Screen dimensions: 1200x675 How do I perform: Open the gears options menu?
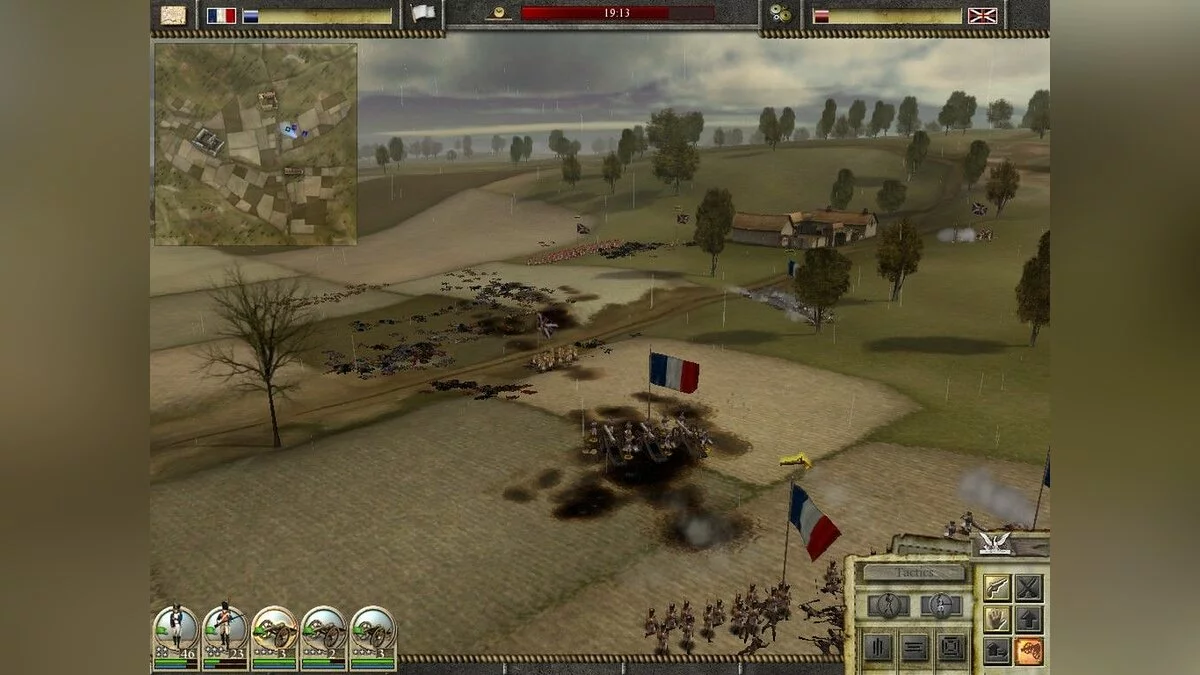780,15
